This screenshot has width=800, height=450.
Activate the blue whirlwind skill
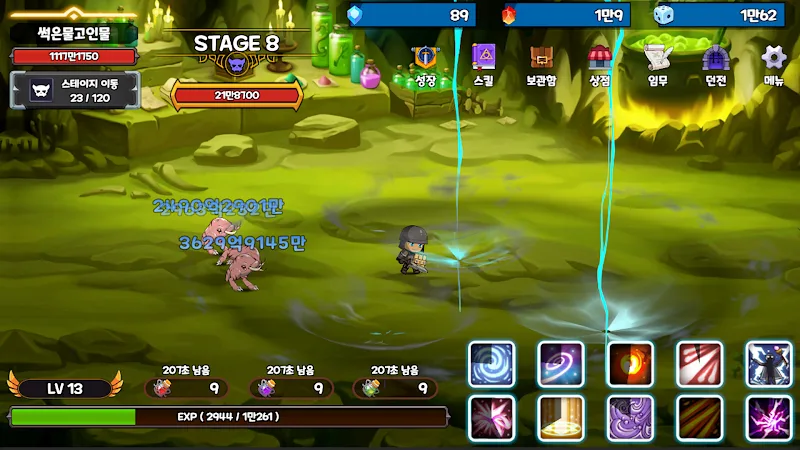(492, 364)
